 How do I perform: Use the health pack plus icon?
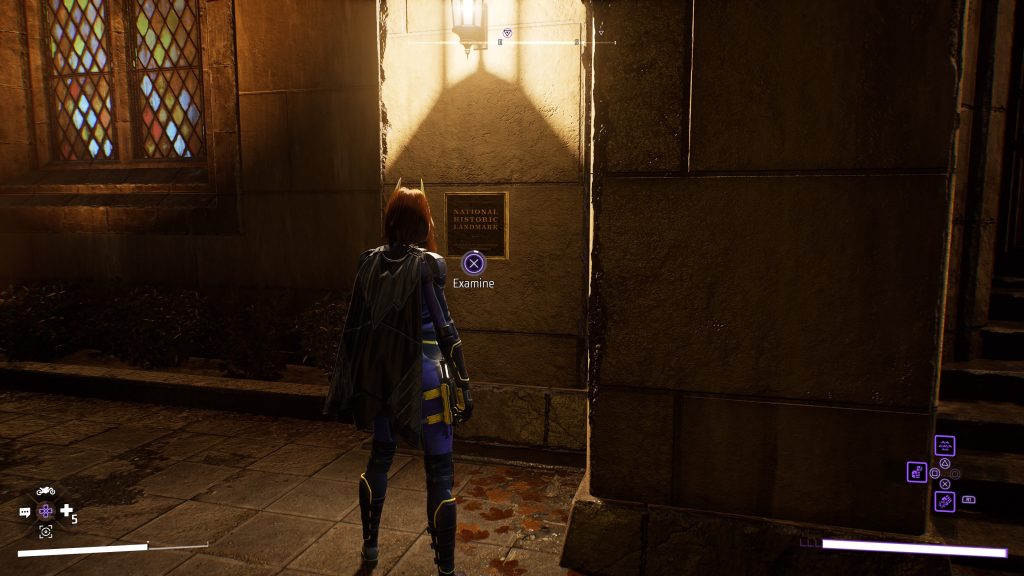[x=67, y=511]
